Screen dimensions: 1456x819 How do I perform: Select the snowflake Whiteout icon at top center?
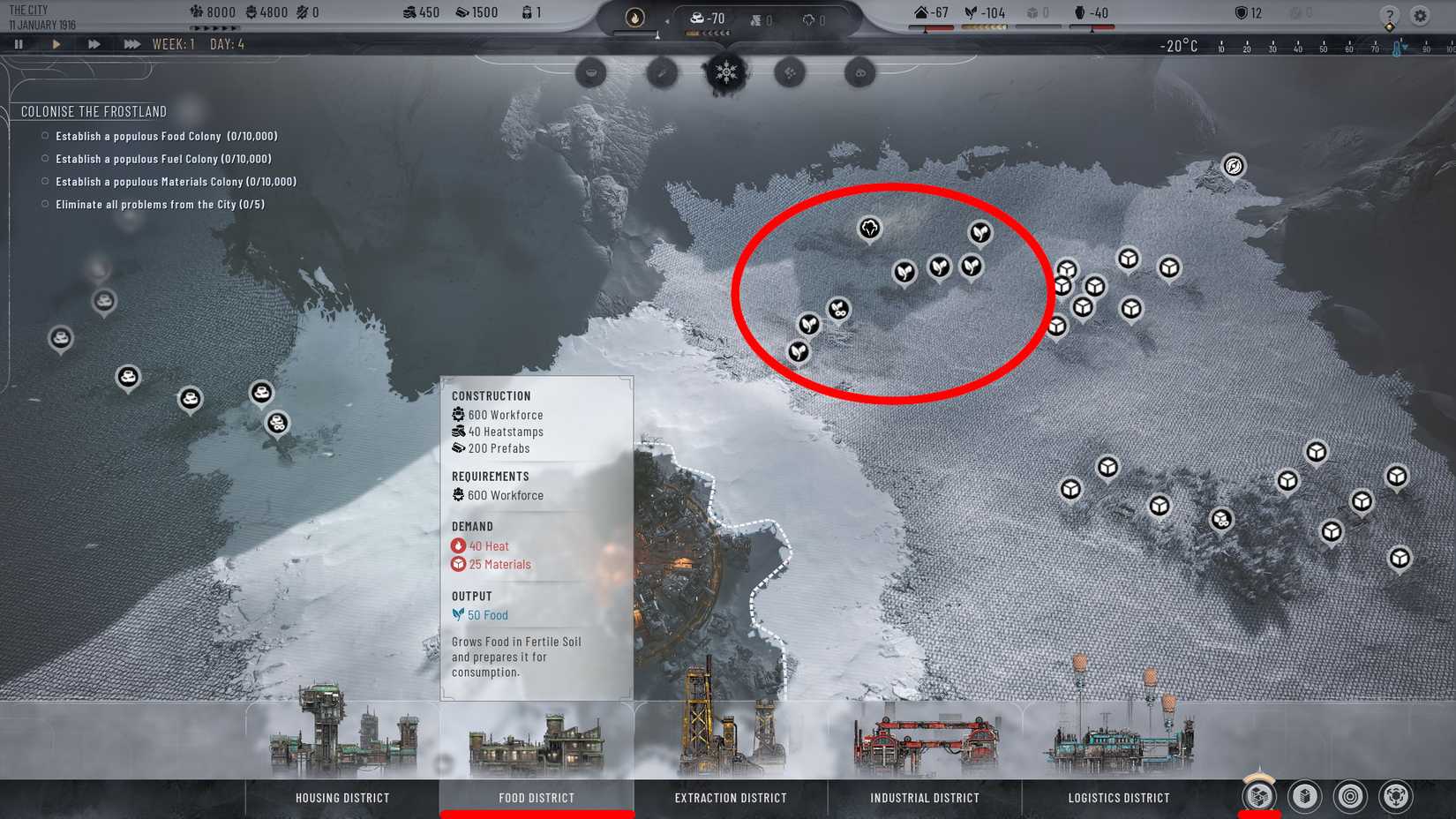coord(725,74)
